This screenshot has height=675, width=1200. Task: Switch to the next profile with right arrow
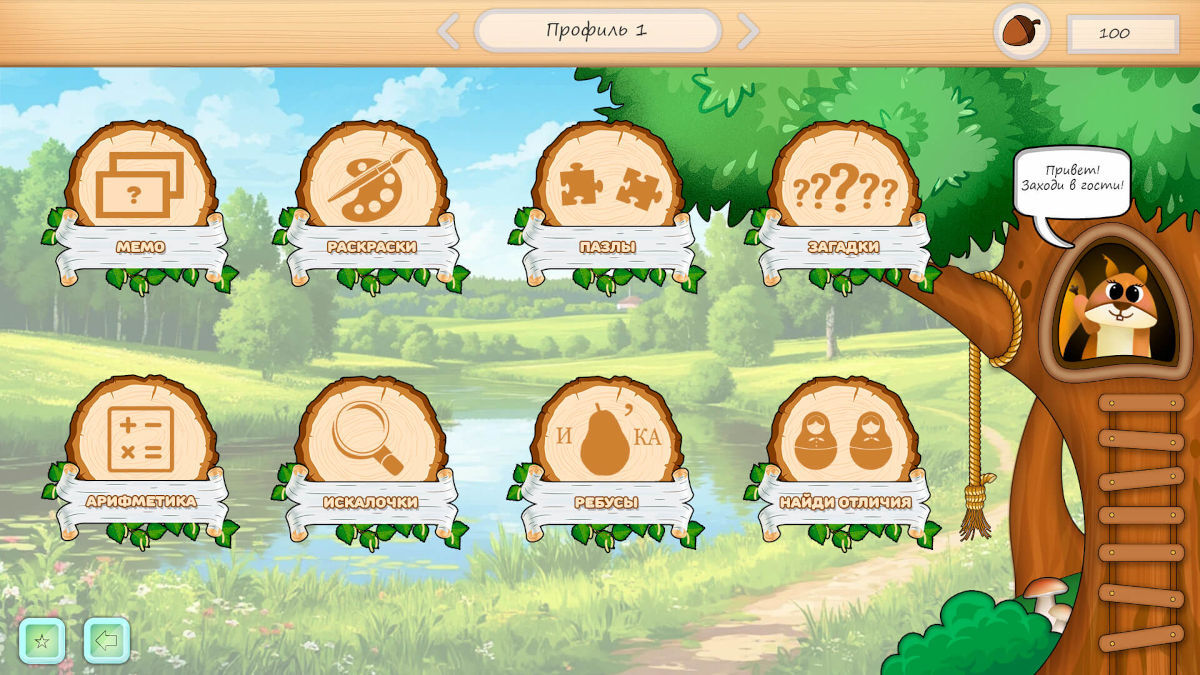coord(747,31)
